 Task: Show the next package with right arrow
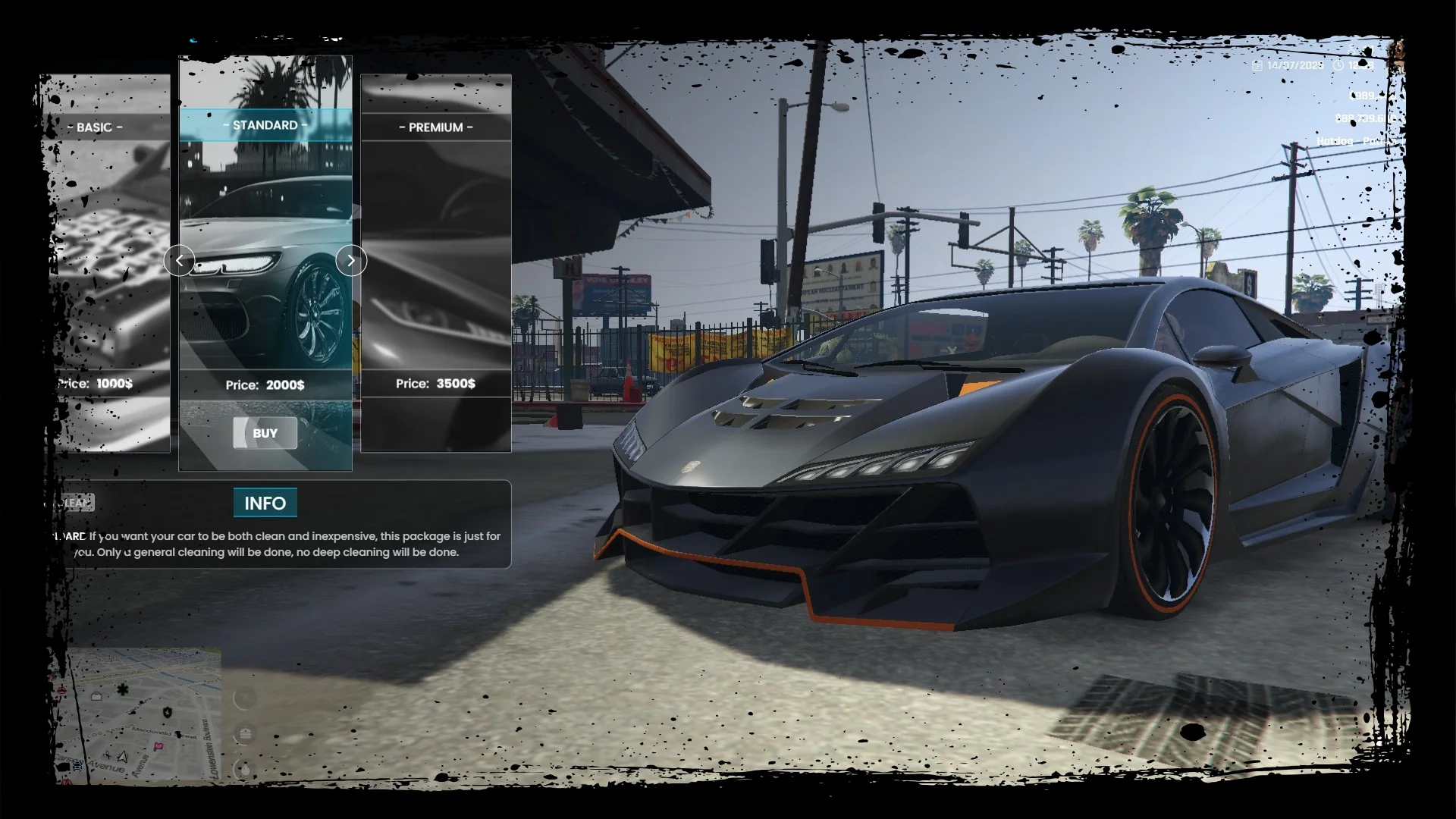[351, 261]
